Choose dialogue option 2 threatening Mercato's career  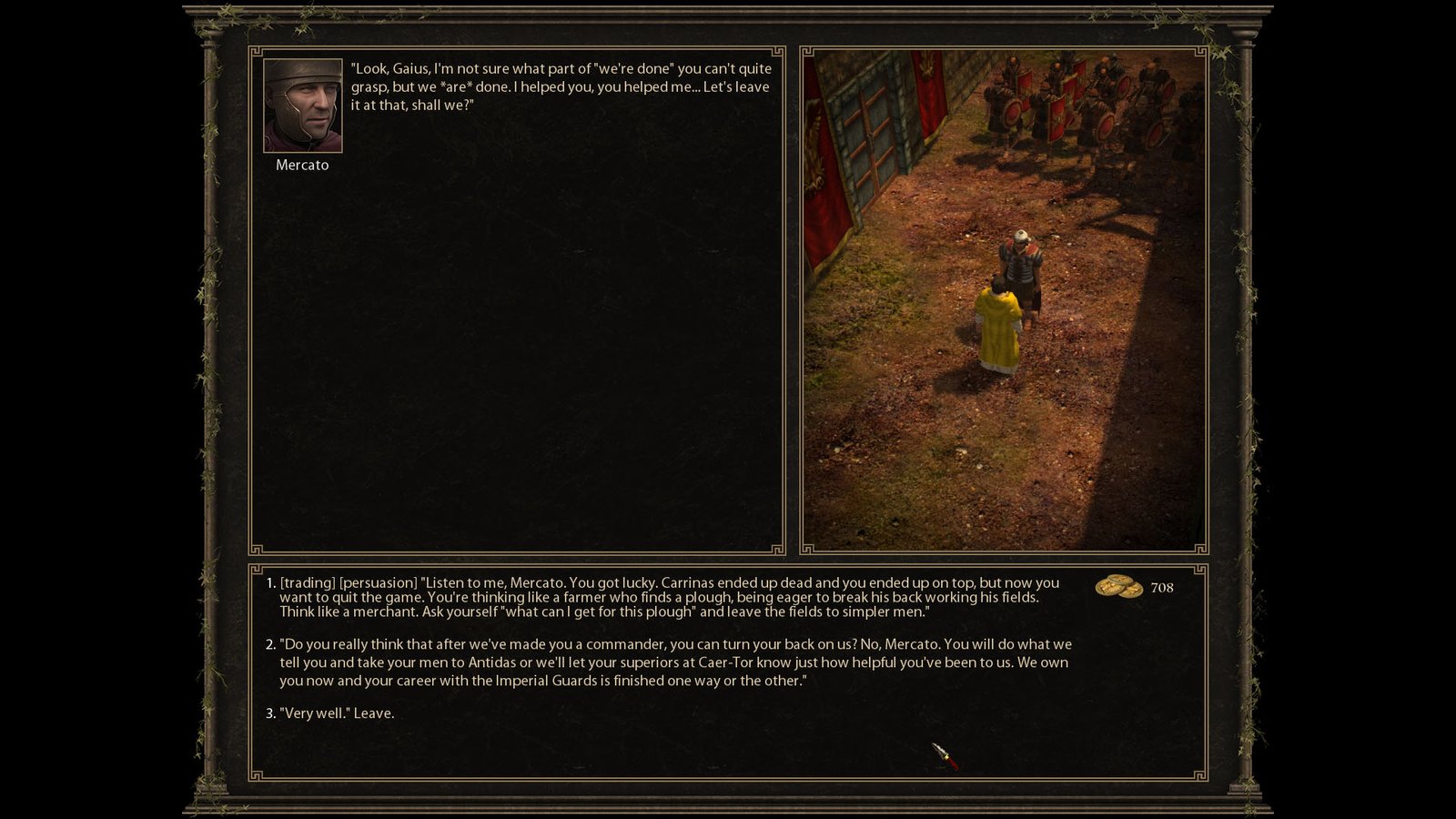[x=637, y=662]
